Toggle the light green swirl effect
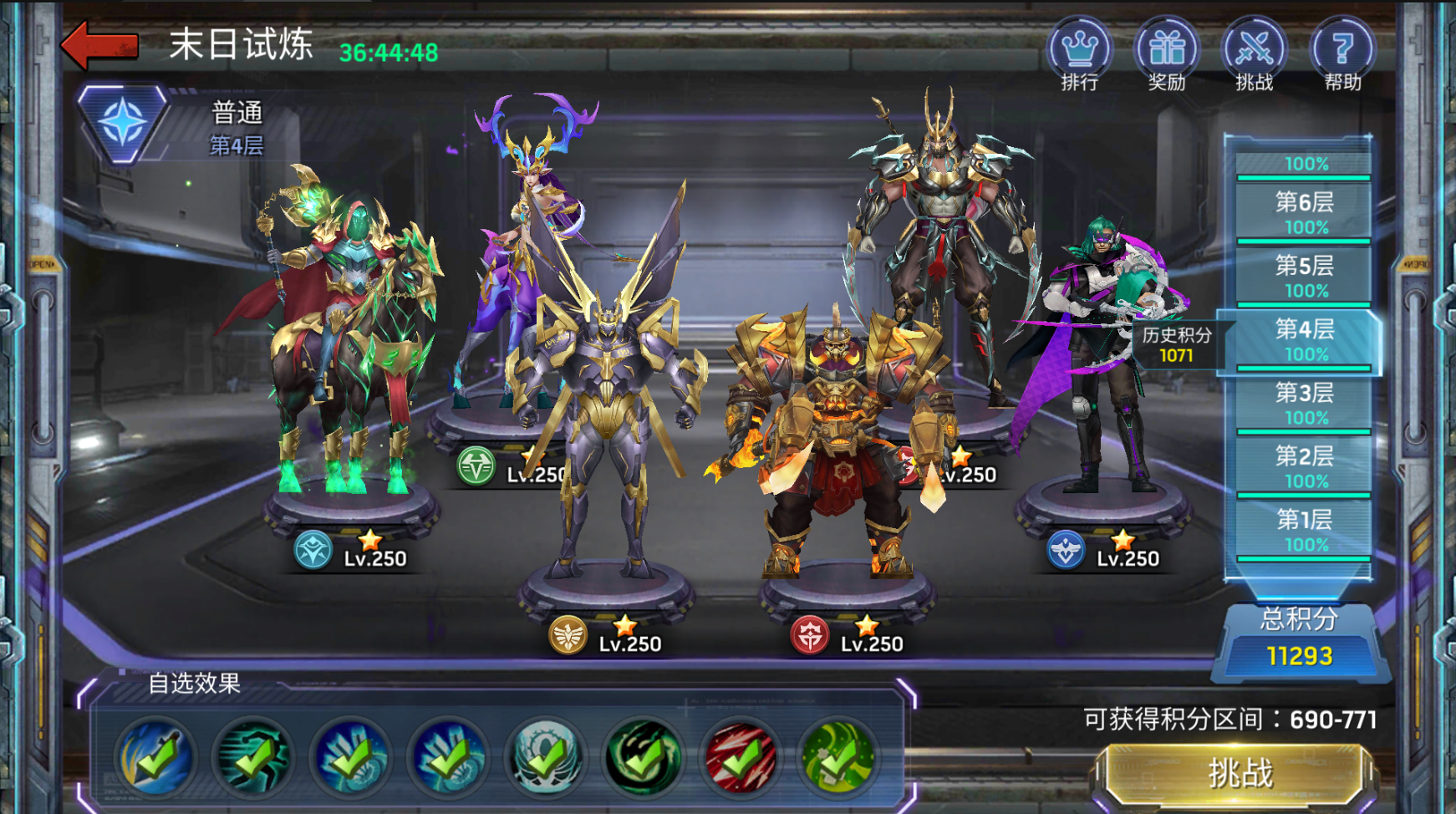Image resolution: width=1456 pixels, height=814 pixels. point(838,758)
